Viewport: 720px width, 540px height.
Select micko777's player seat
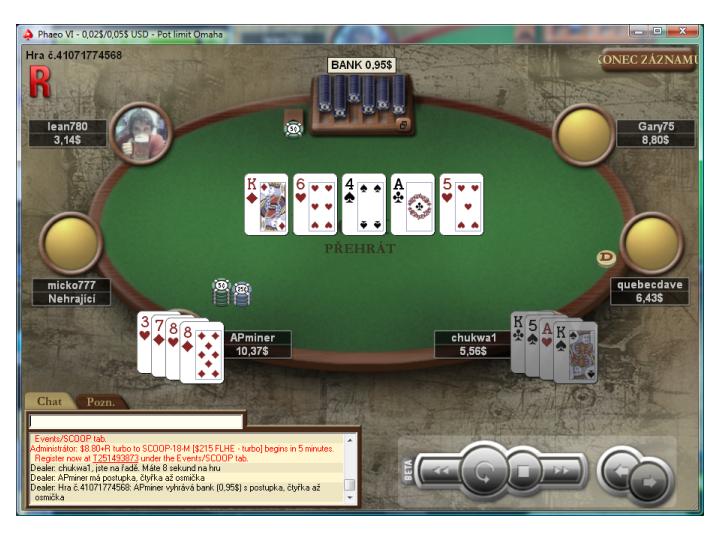coord(71,243)
